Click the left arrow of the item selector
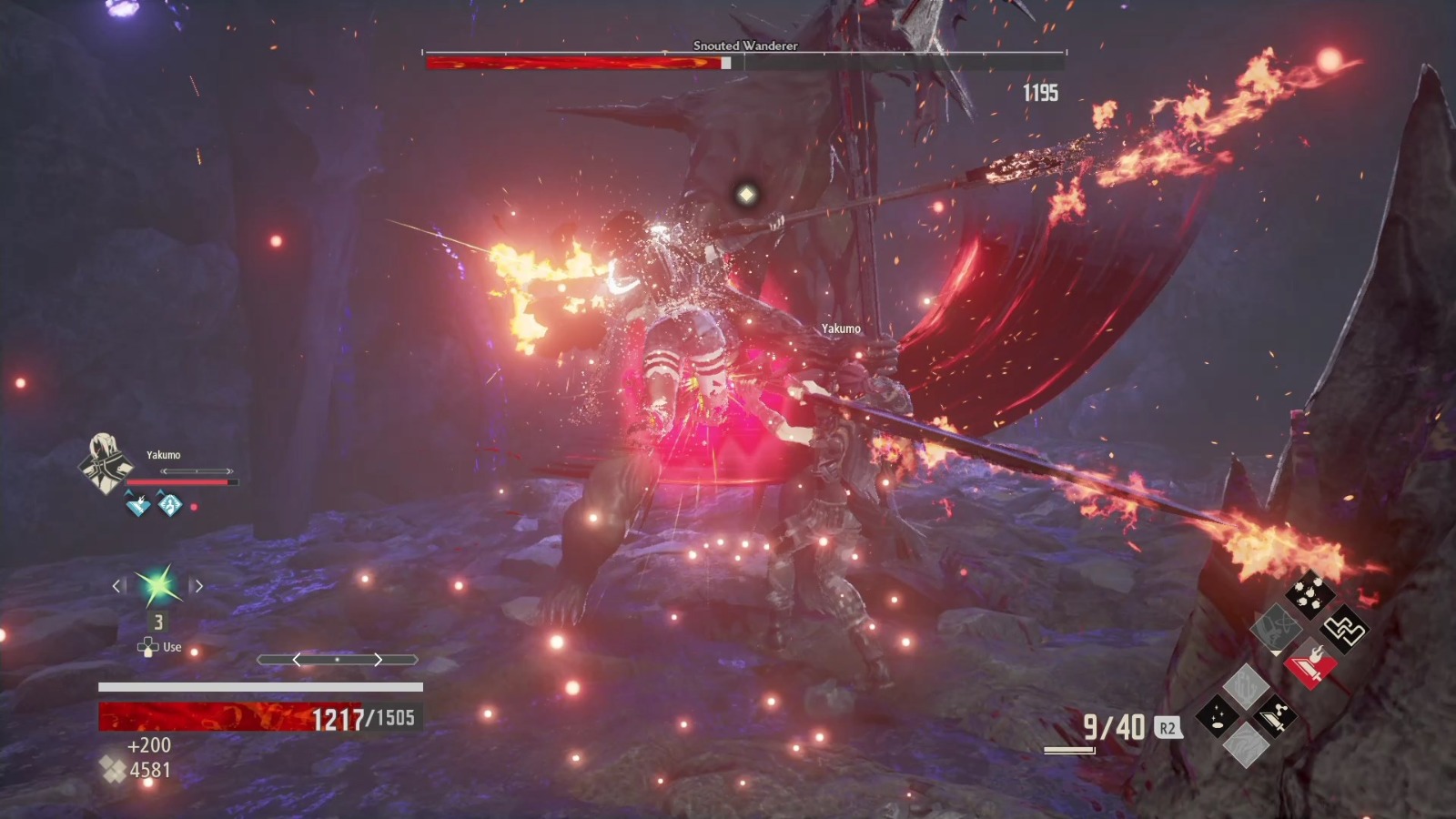The height and width of the screenshot is (819, 1456). 117,586
